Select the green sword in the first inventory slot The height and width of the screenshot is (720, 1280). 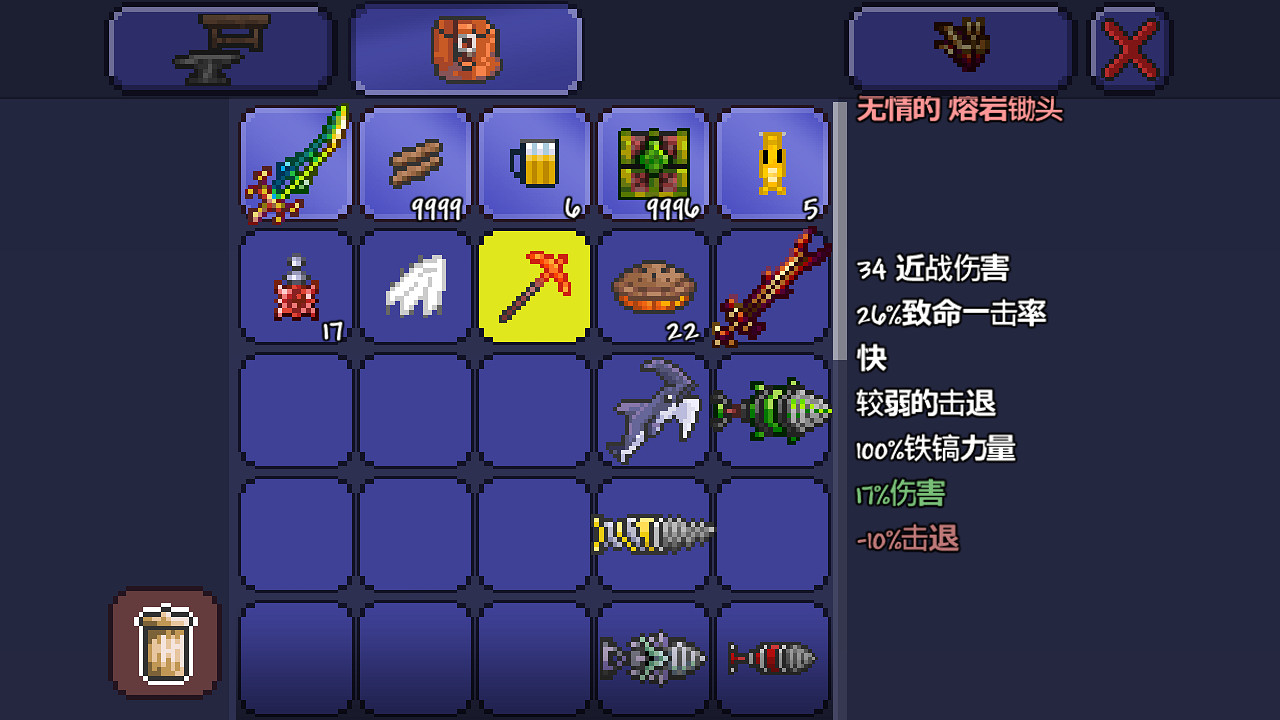click(295, 164)
